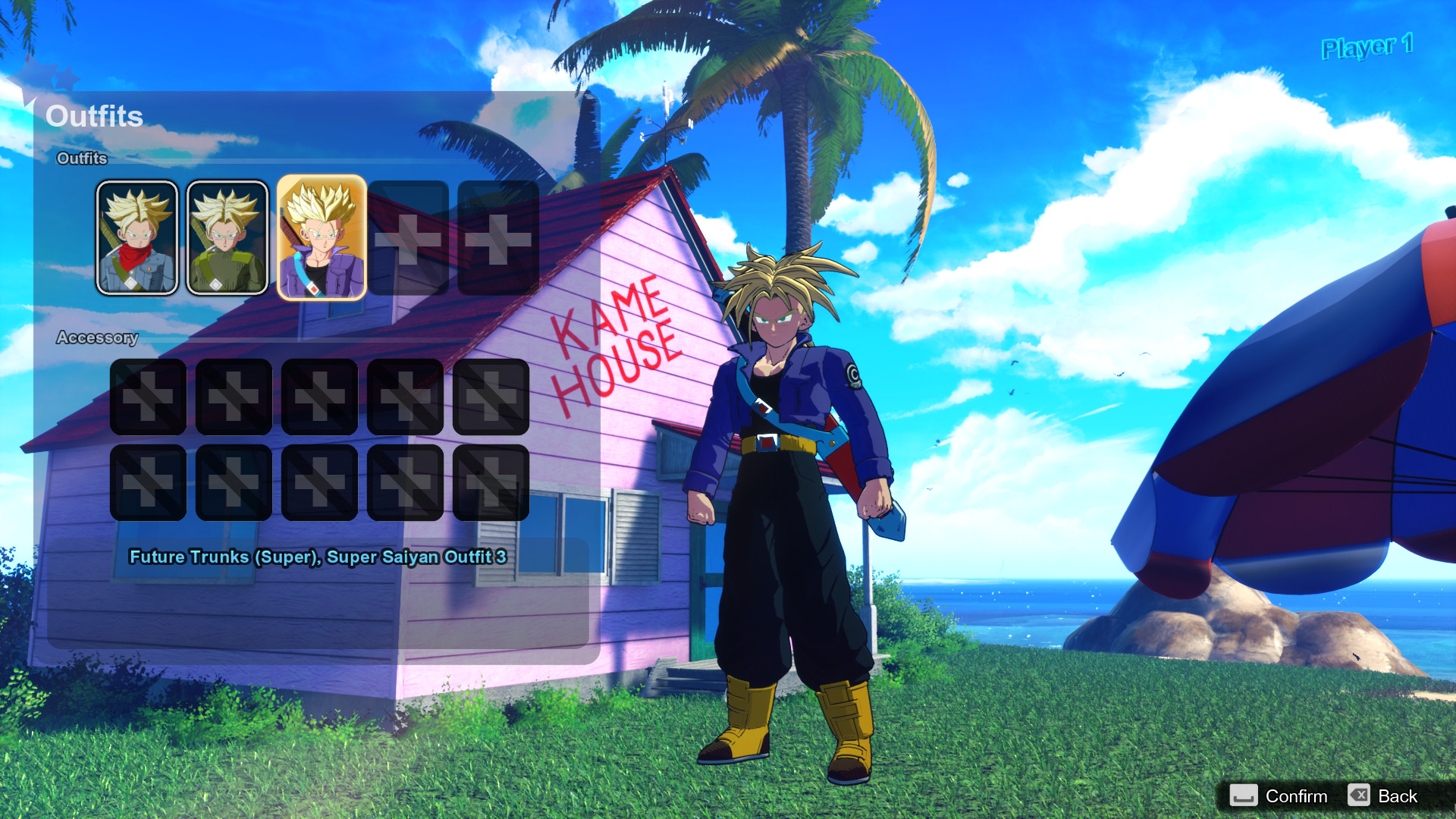Click the middle accessory slot in bottom row
1456x819 pixels.
click(320, 482)
